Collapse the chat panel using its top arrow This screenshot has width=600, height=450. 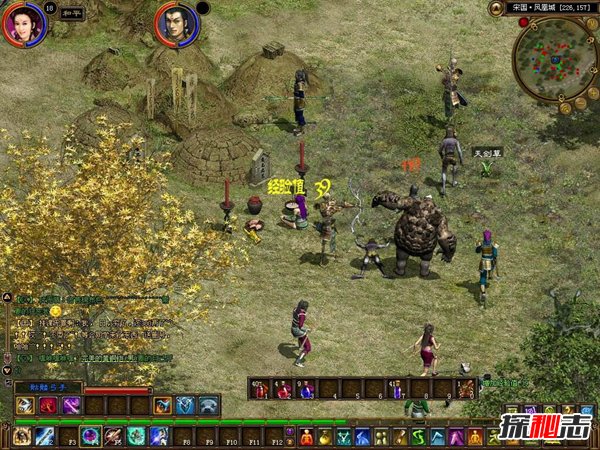pos(7,297)
